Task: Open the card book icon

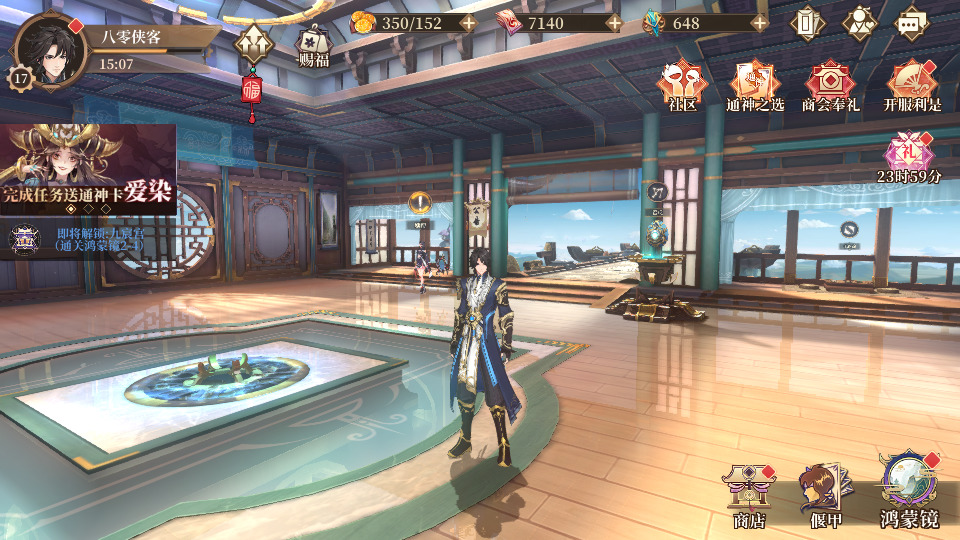Action: 808,23
